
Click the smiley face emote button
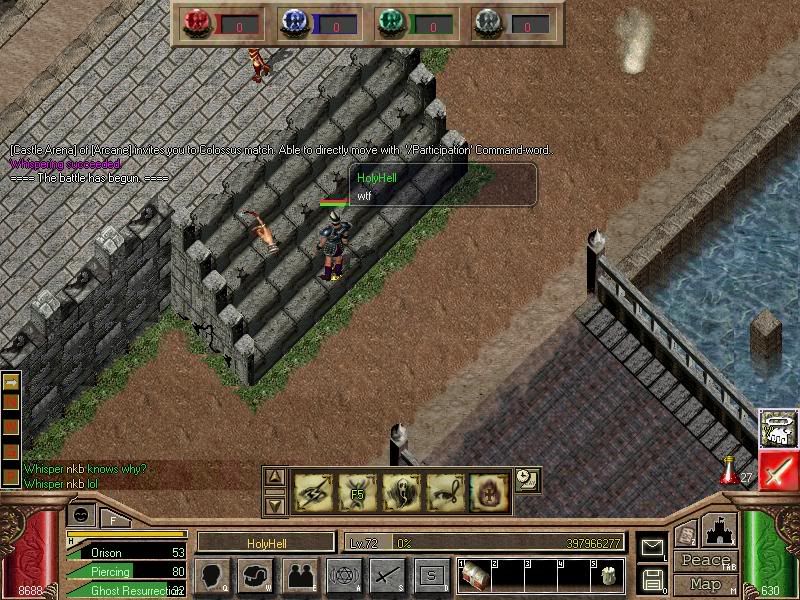[x=80, y=514]
